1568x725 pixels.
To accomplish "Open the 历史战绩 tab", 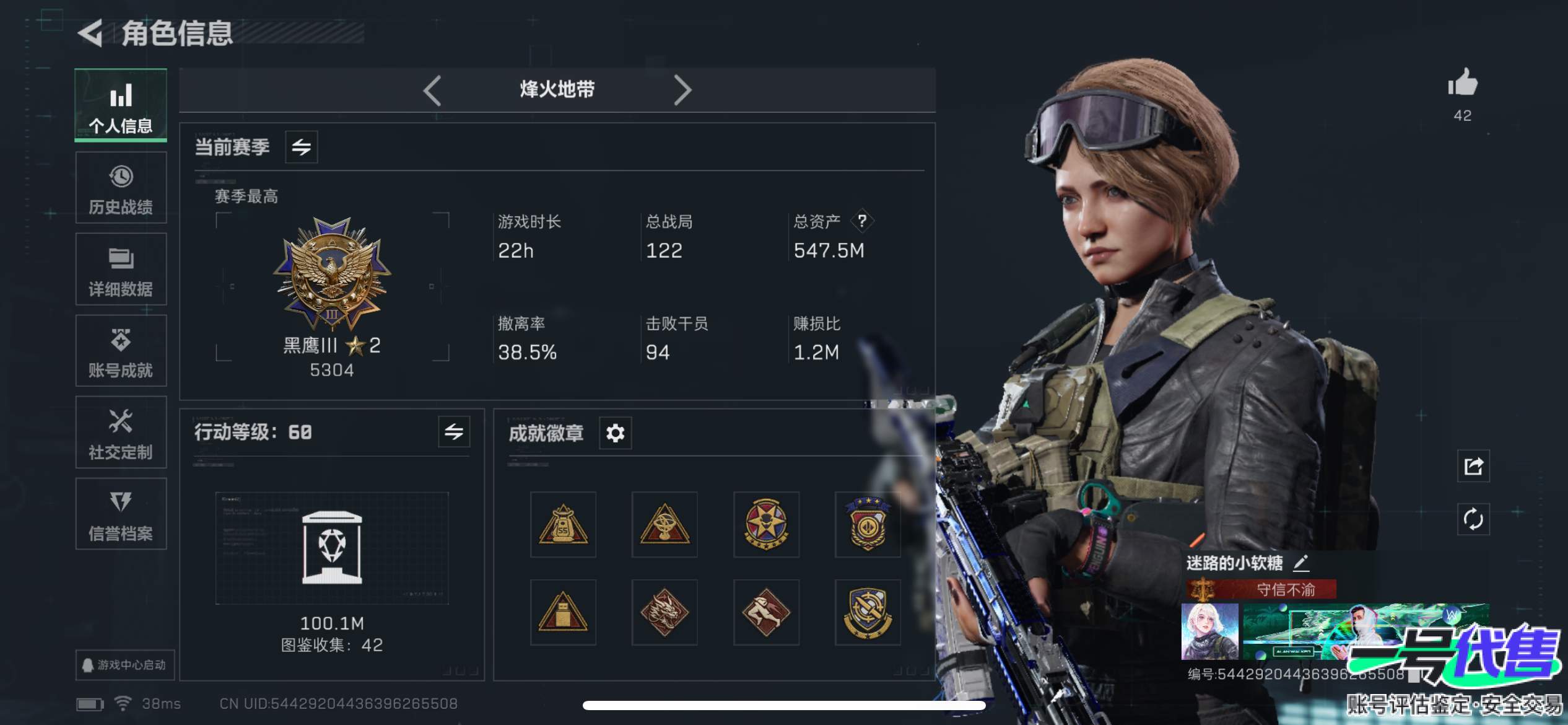I will (121, 188).
